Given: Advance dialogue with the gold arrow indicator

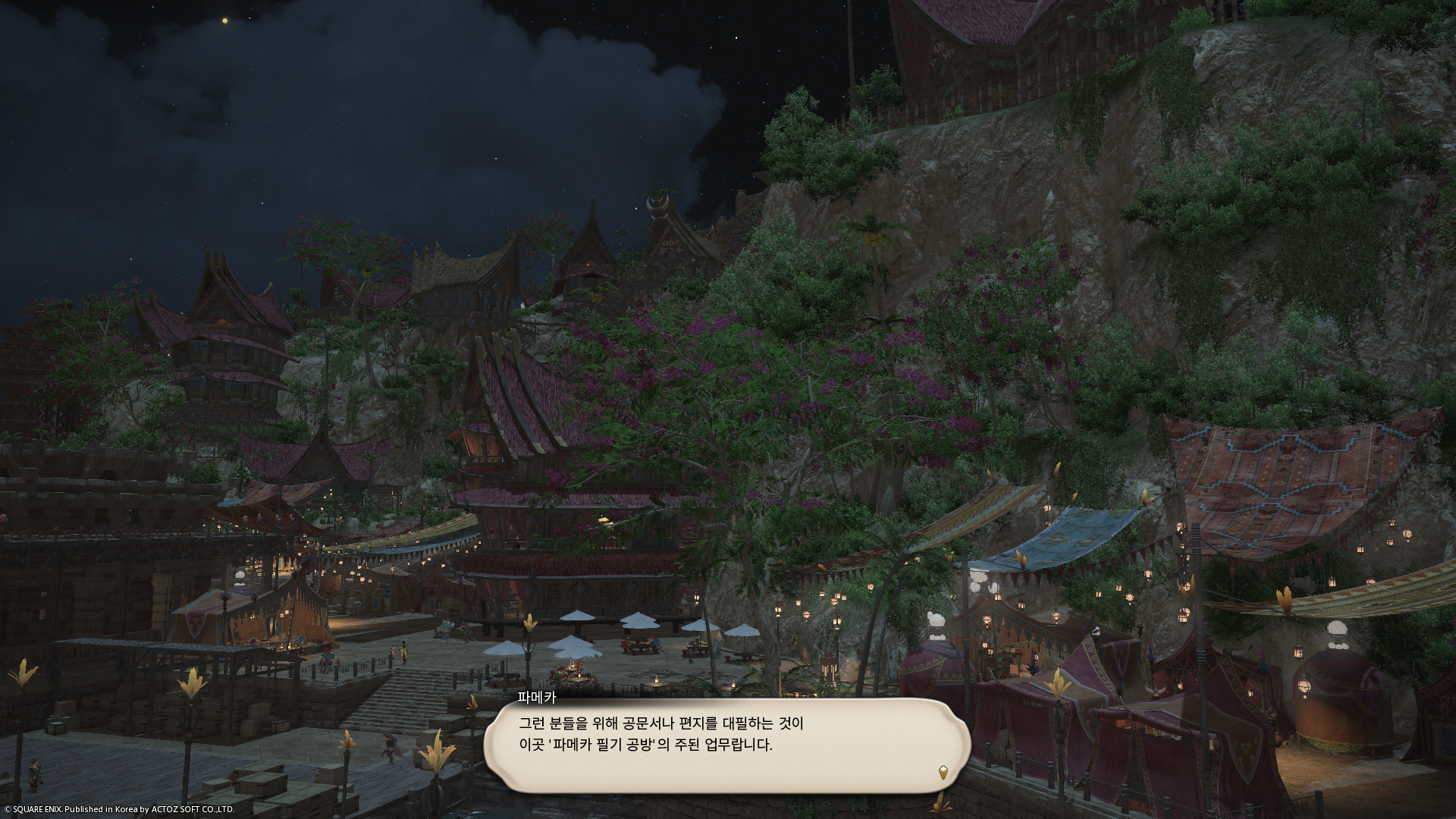Looking at the screenshot, I should (943, 772).
